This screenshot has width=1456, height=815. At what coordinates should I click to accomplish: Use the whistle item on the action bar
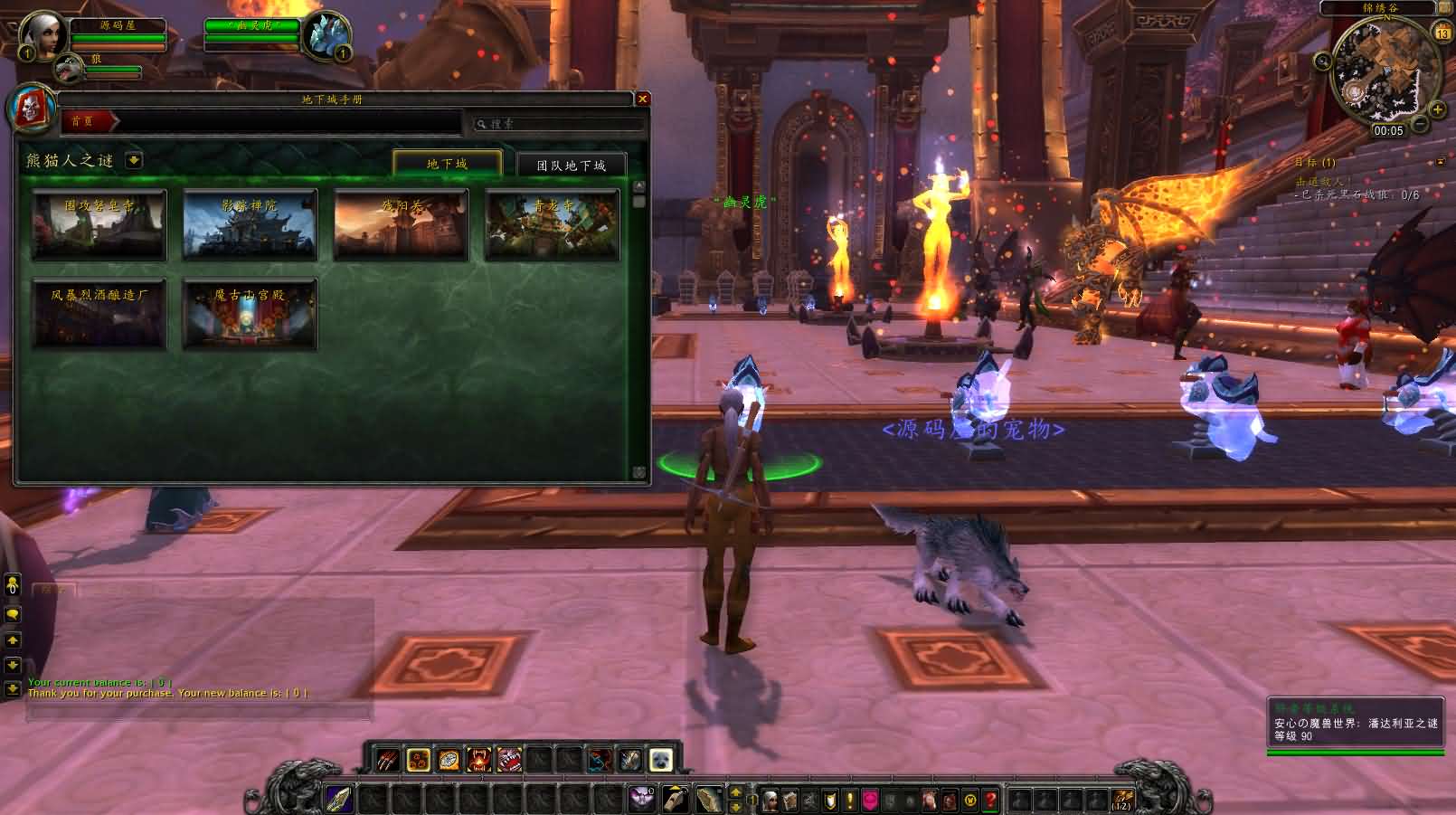click(x=675, y=797)
